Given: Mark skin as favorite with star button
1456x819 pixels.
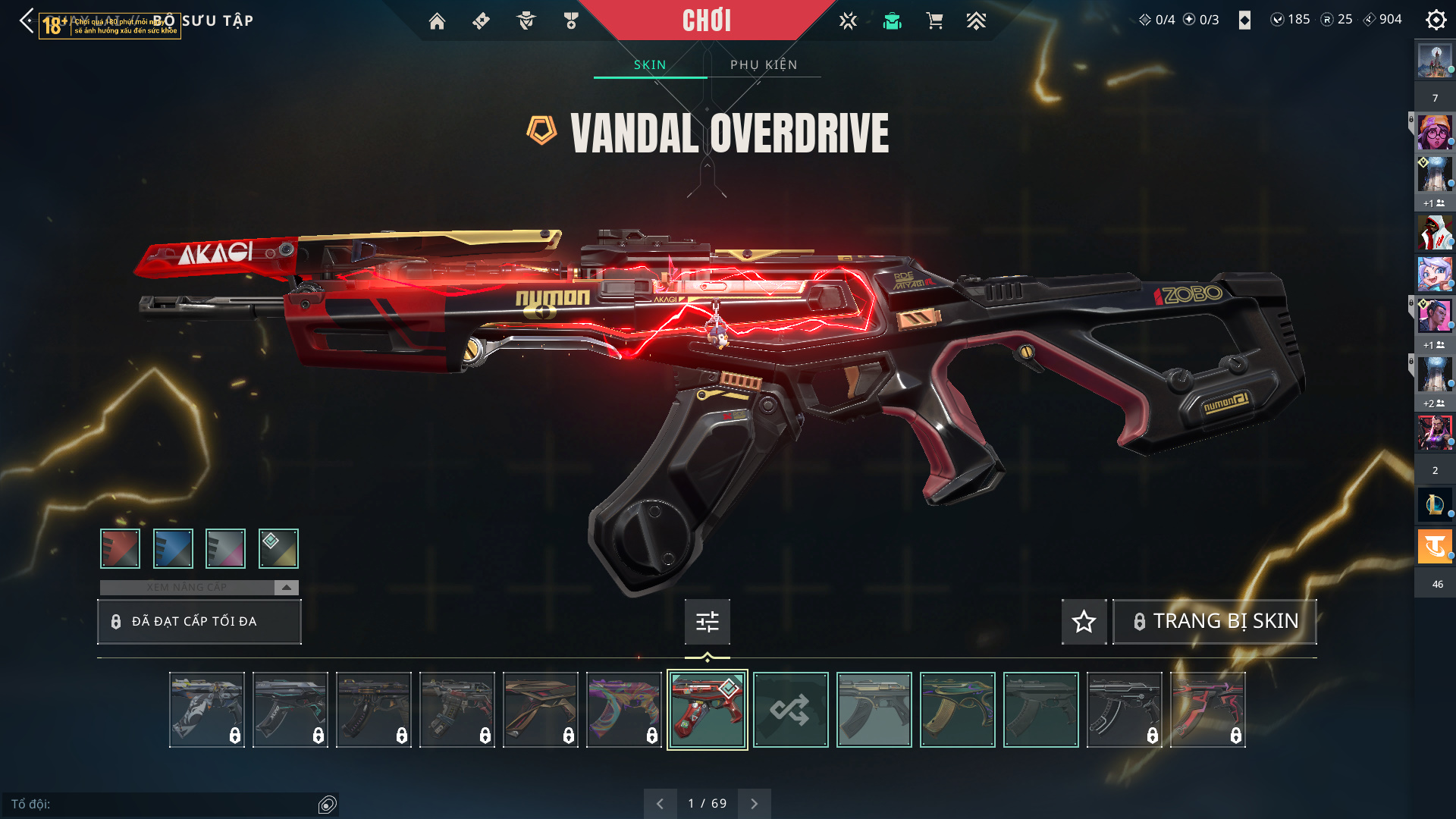Looking at the screenshot, I should pyautogui.click(x=1084, y=622).
